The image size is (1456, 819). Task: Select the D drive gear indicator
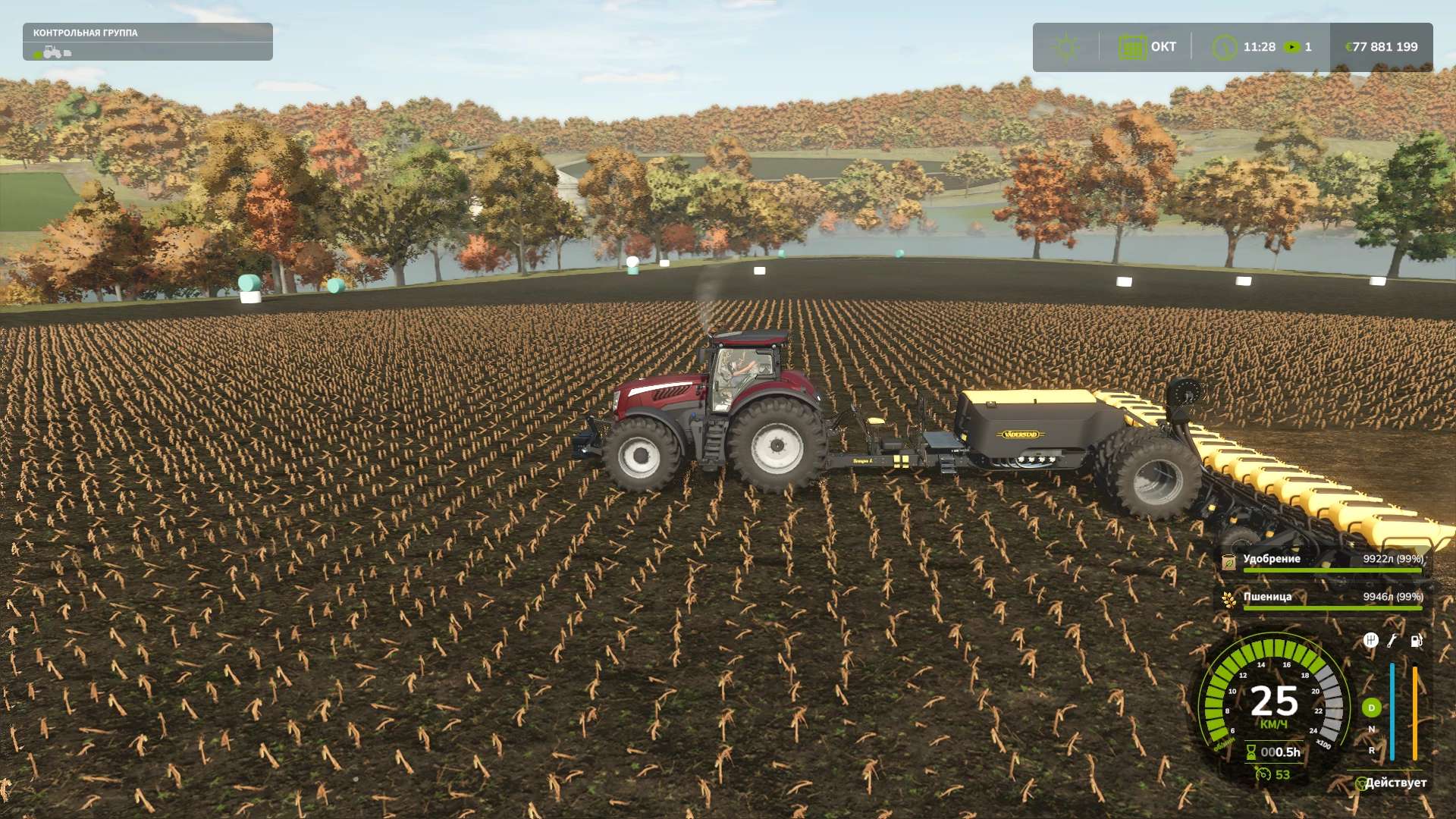click(1371, 708)
